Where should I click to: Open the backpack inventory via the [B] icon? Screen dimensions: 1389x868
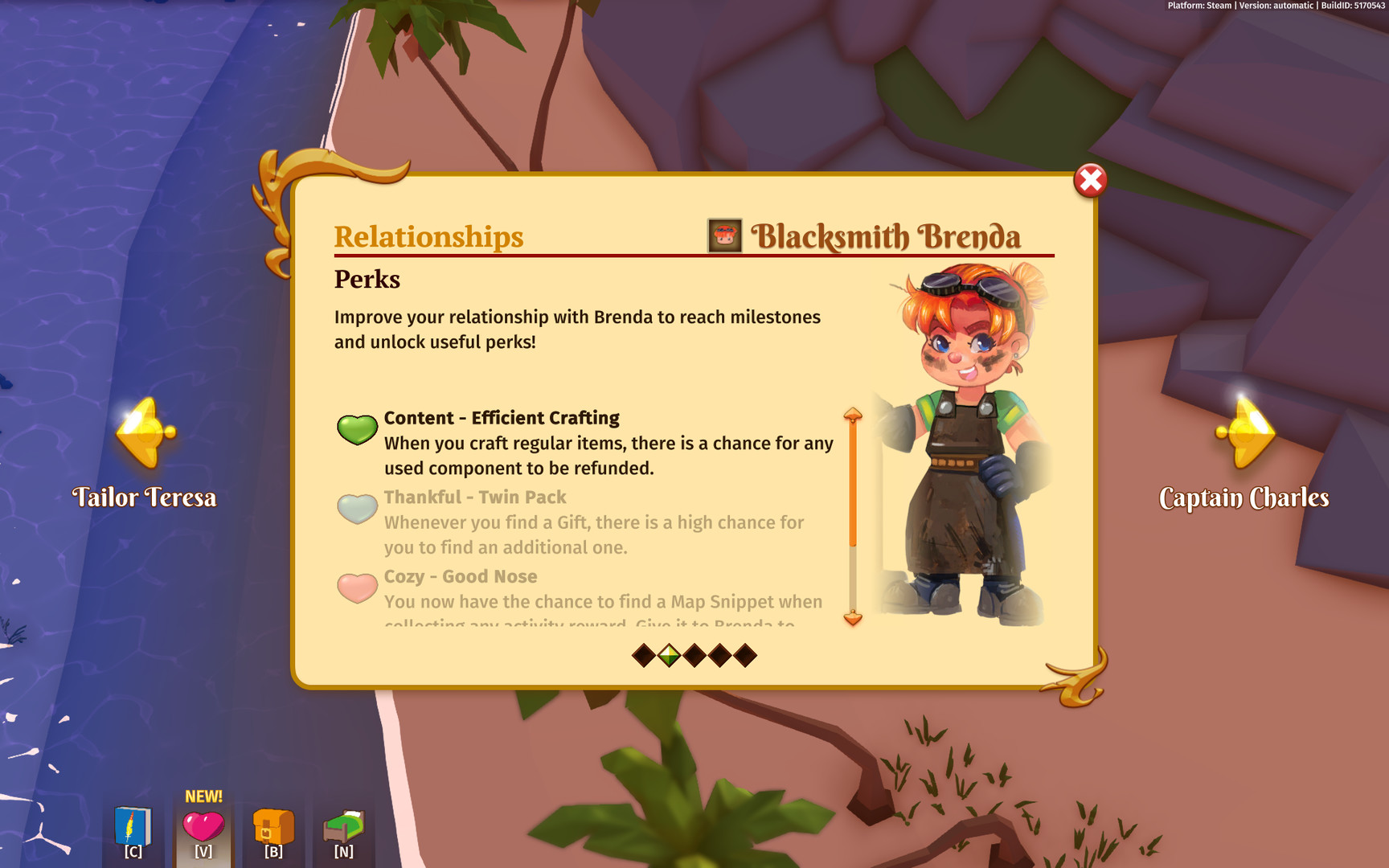point(273,828)
